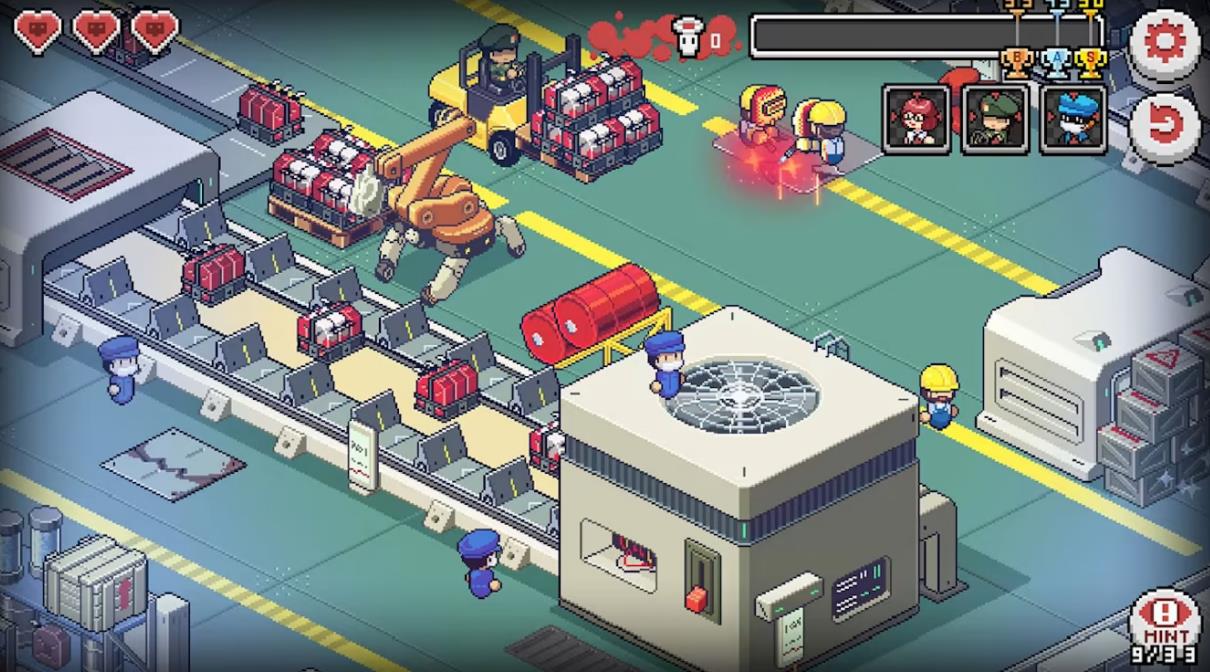Select the blue-cap masked worker portrait
Viewport: 1210px width, 672px height.
click(1073, 119)
